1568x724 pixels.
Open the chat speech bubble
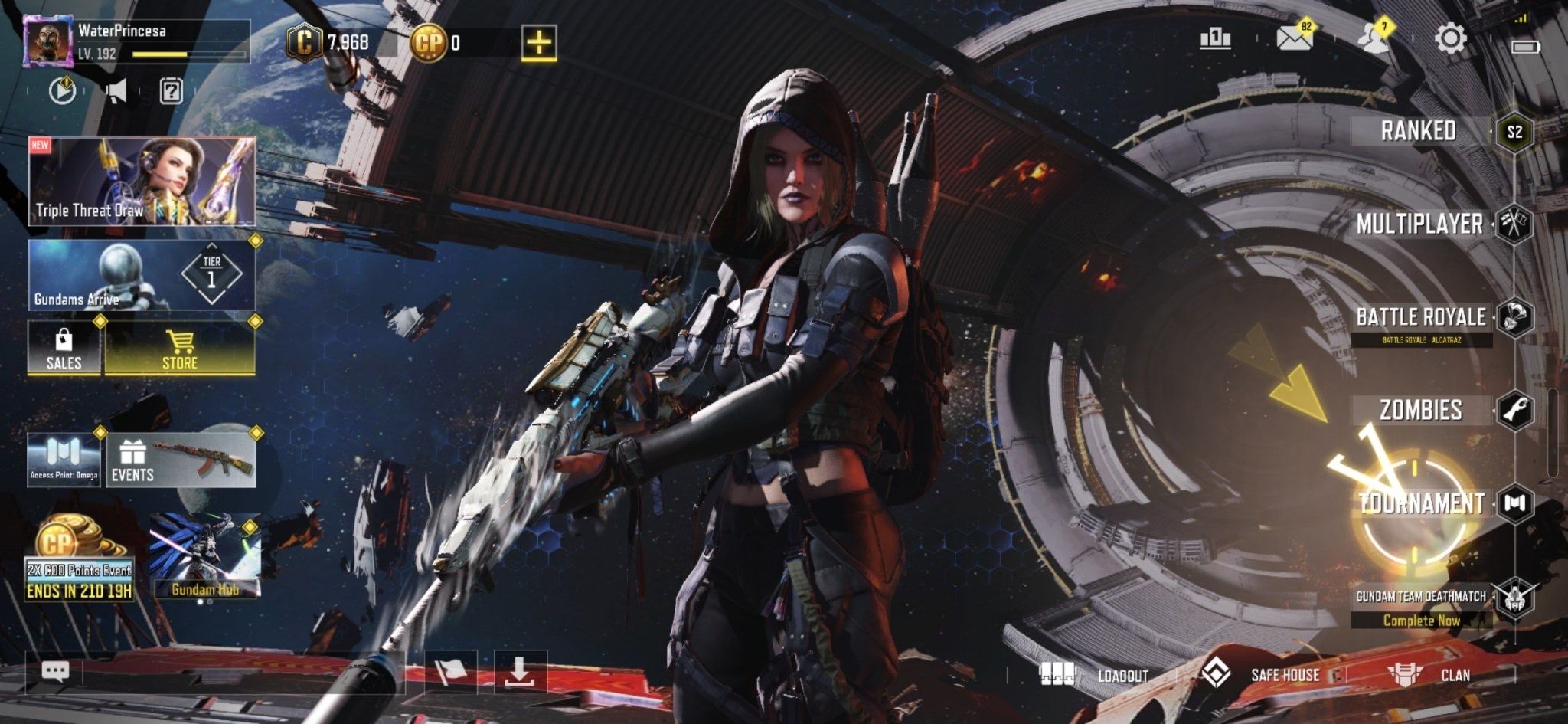(x=55, y=672)
